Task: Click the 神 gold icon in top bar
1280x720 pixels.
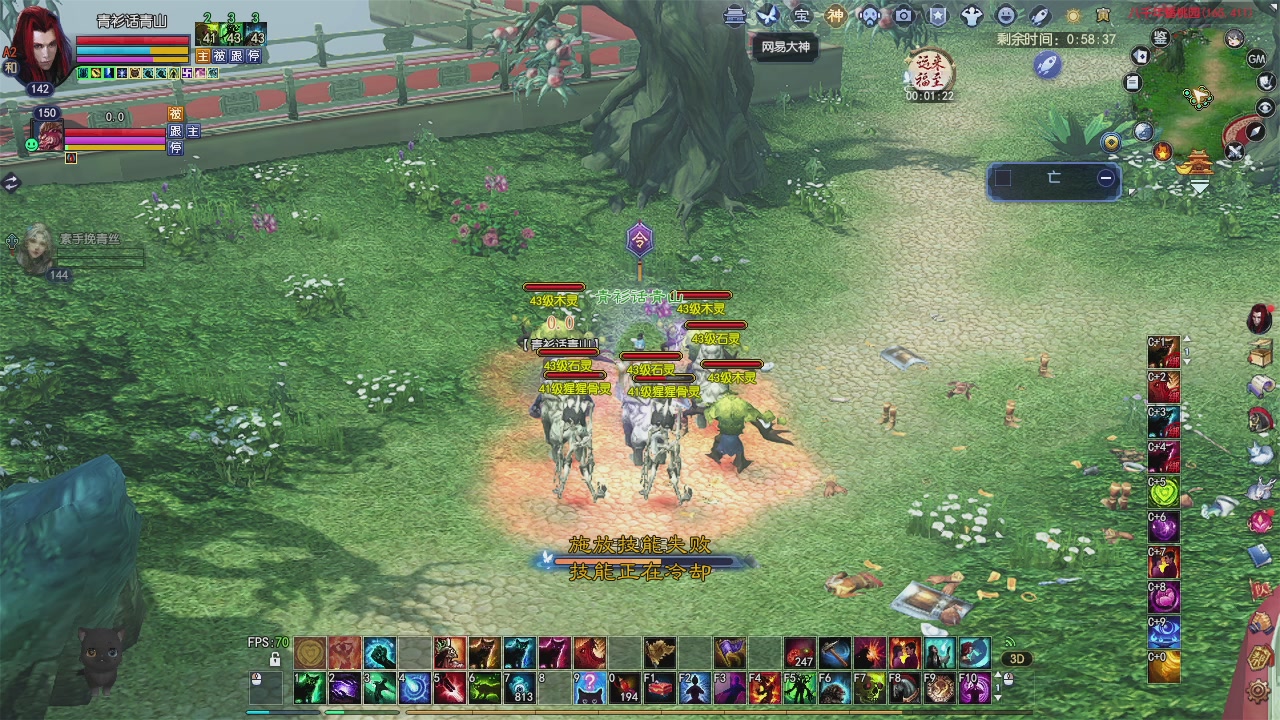Action: [x=835, y=15]
